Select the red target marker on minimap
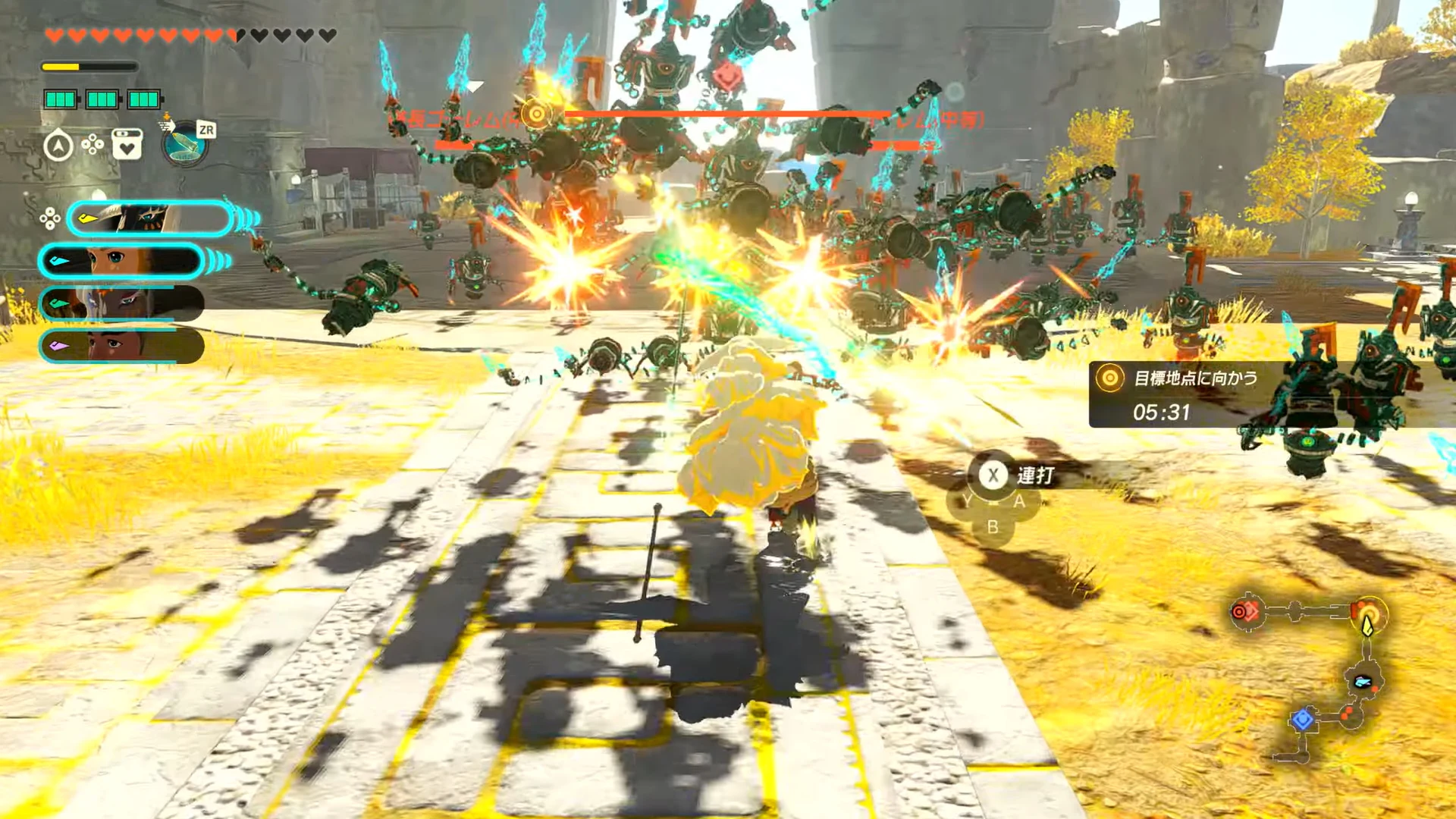This screenshot has width=1456, height=819. (1244, 611)
